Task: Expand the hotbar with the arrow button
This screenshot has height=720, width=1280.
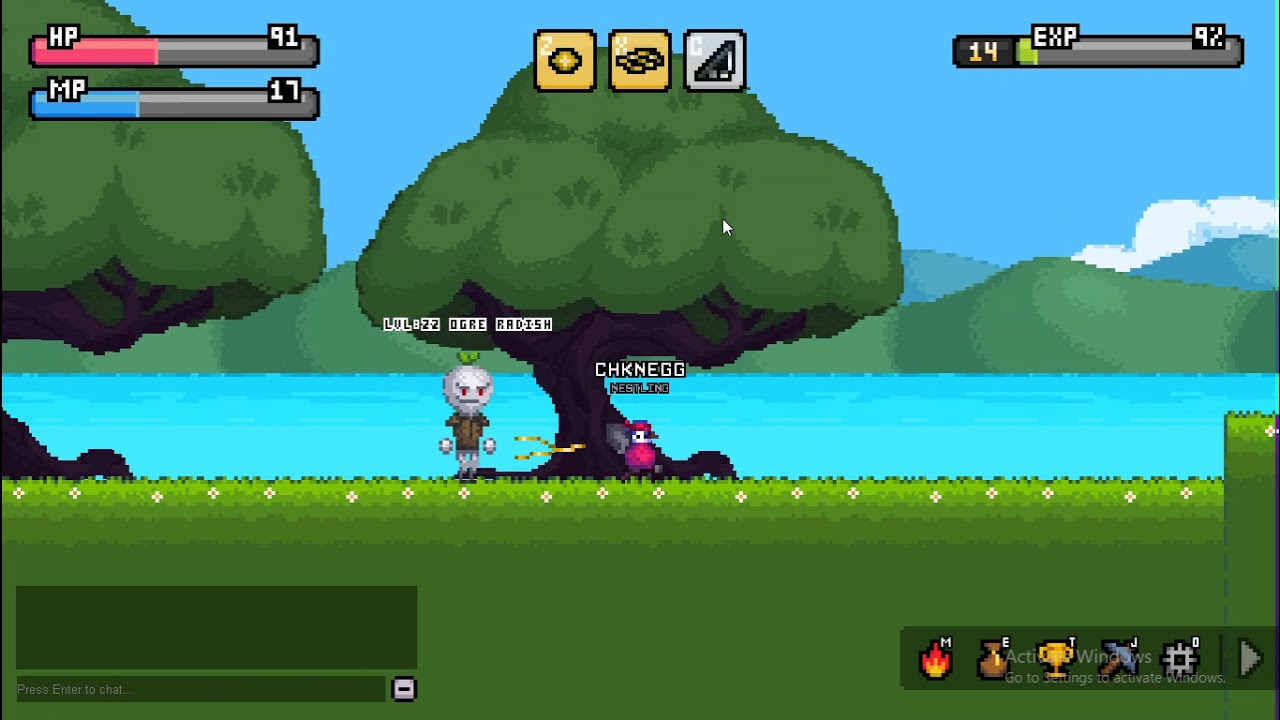Action: point(1249,657)
